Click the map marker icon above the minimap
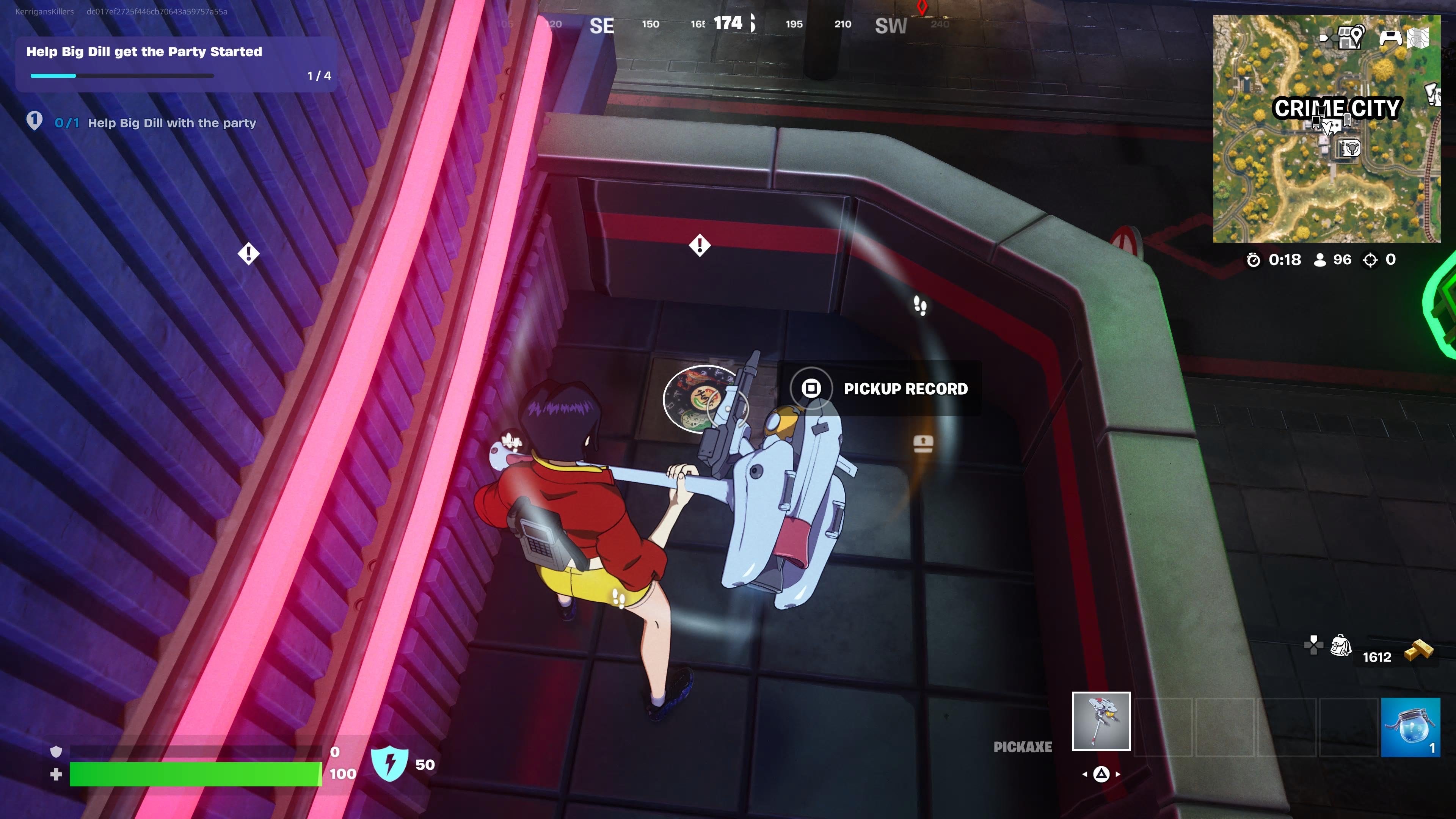Screen dimensions: 1456x819 point(1350,37)
